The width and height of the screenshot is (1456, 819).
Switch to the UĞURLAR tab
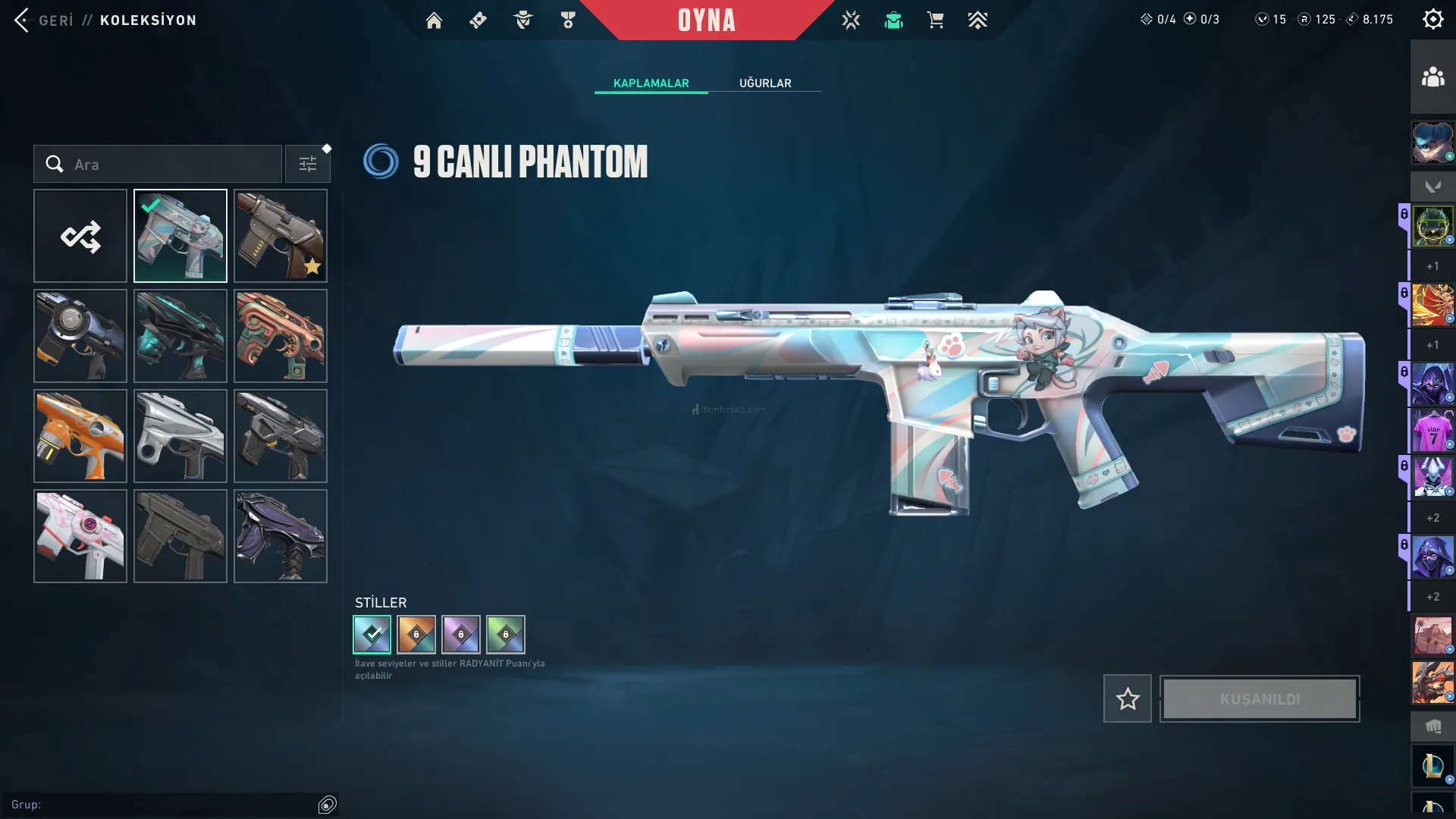(765, 83)
